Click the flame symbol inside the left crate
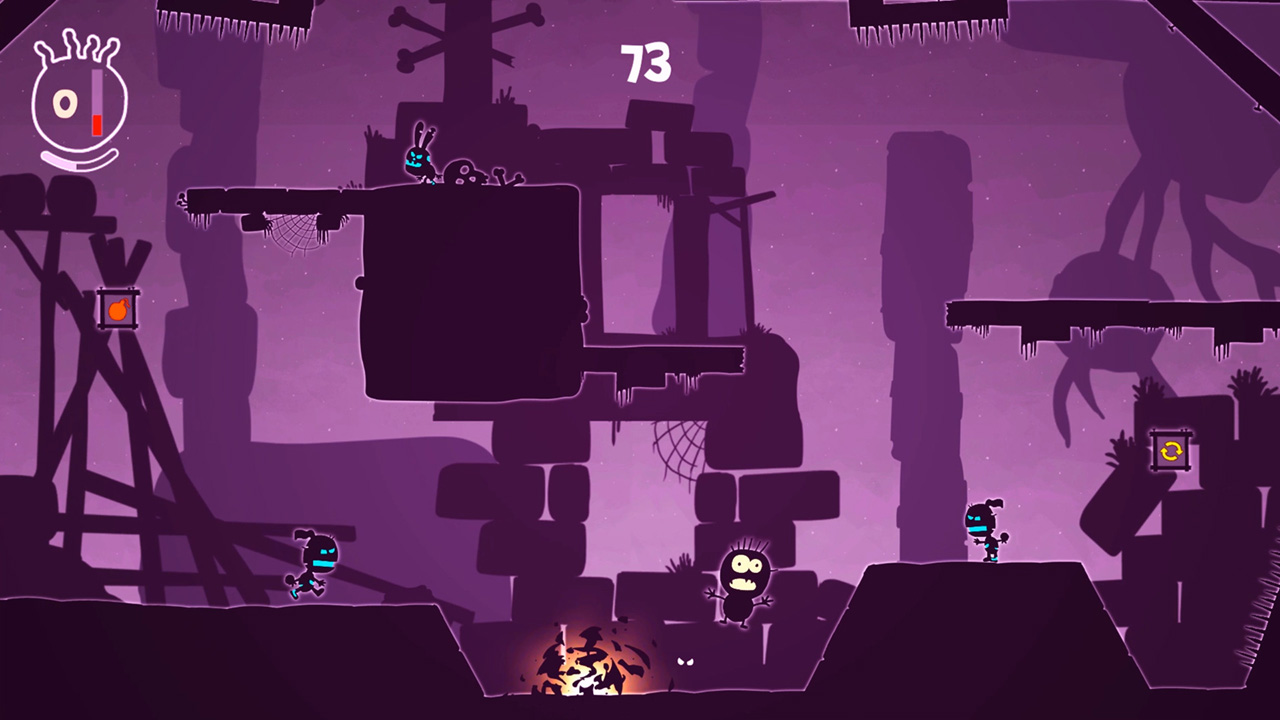 point(118,309)
